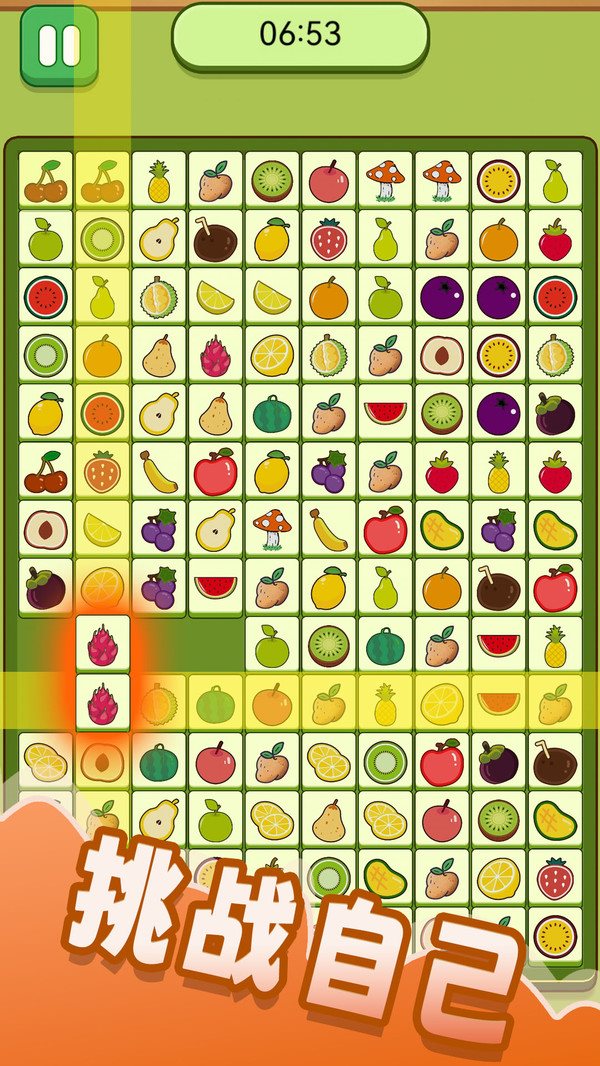This screenshot has width=600, height=1066.
Task: Click the yellow-highlighted watermelon slice tile
Action: [x=498, y=704]
